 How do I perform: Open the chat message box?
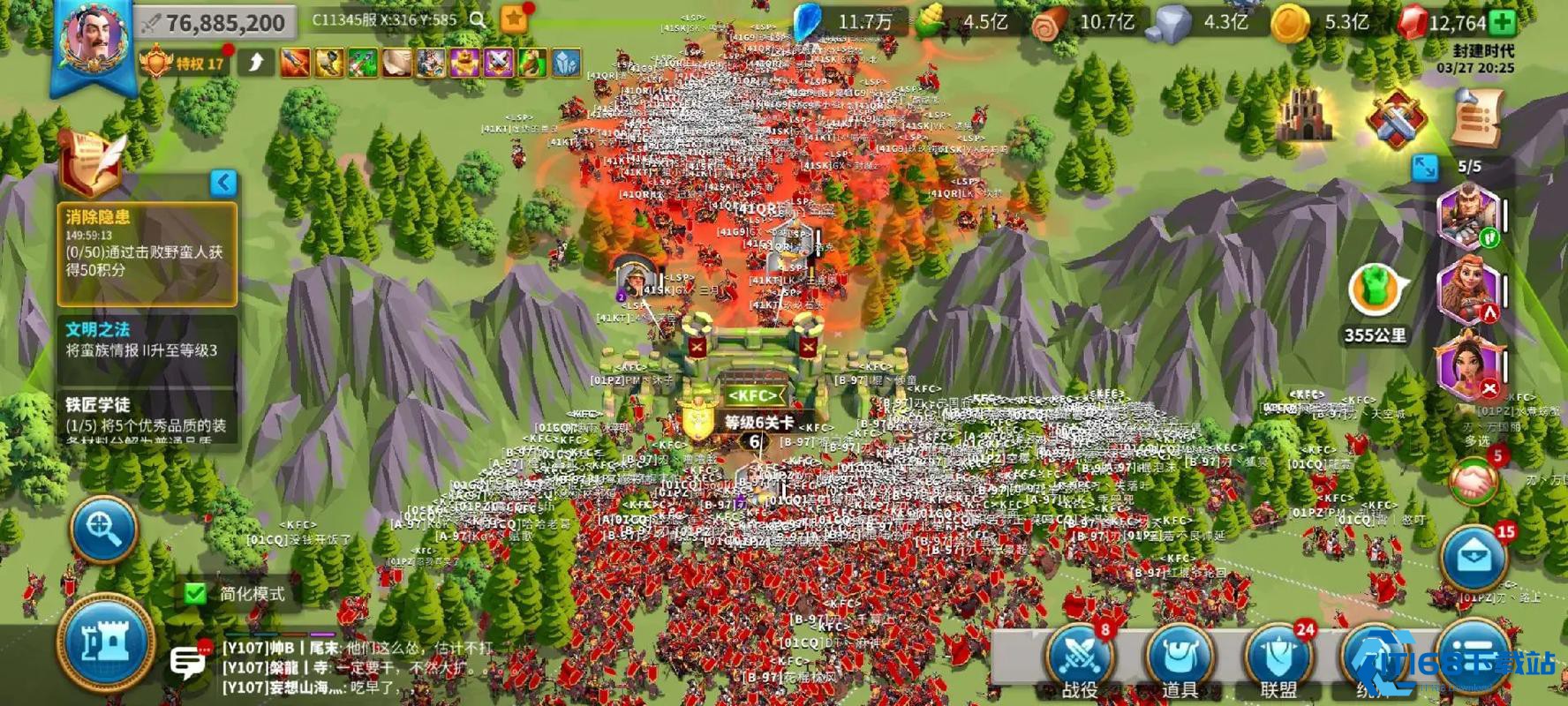186,662
